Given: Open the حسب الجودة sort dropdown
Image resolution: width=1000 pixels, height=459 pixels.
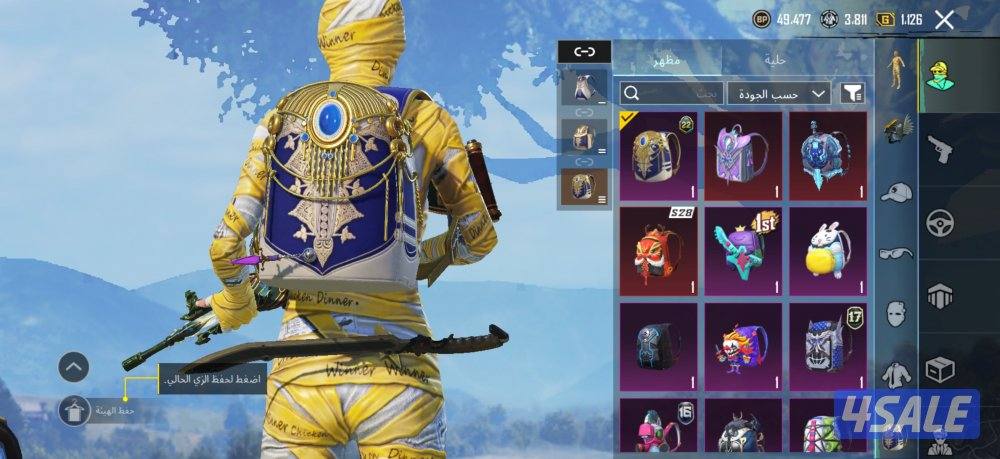Looking at the screenshot, I should [x=779, y=93].
